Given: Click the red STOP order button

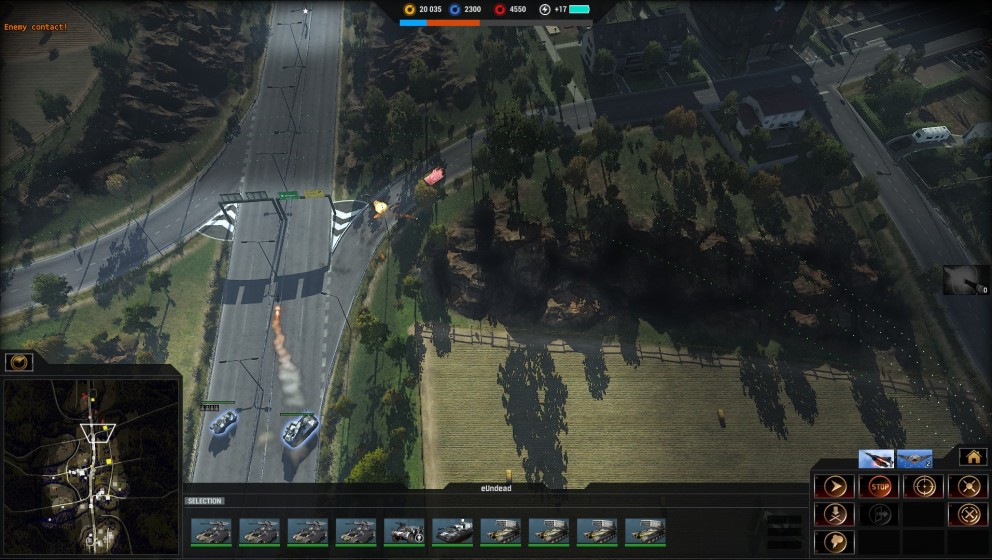Looking at the screenshot, I should (879, 487).
